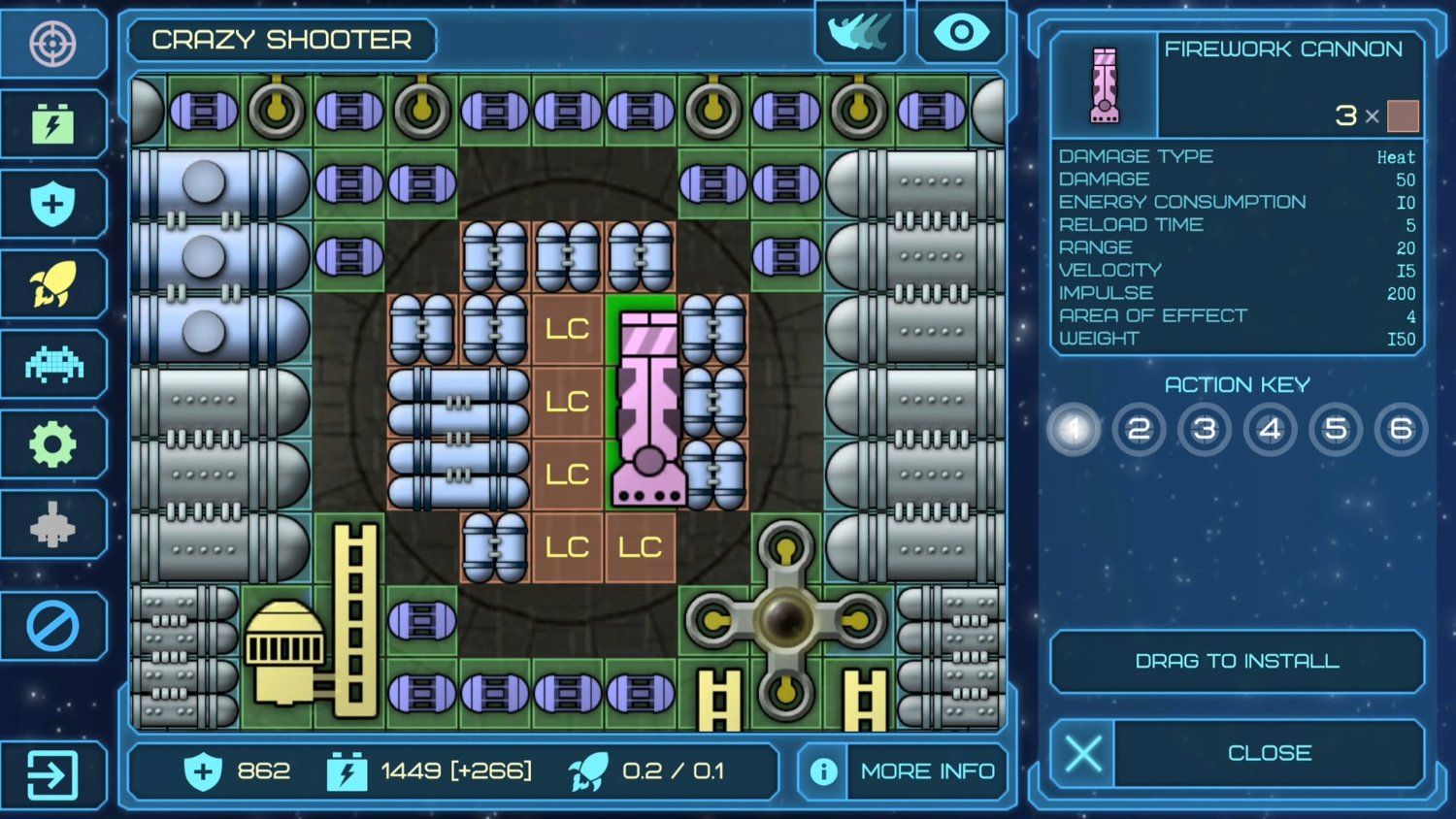Set action key 5
This screenshot has width=1456, height=819.
click(x=1336, y=429)
